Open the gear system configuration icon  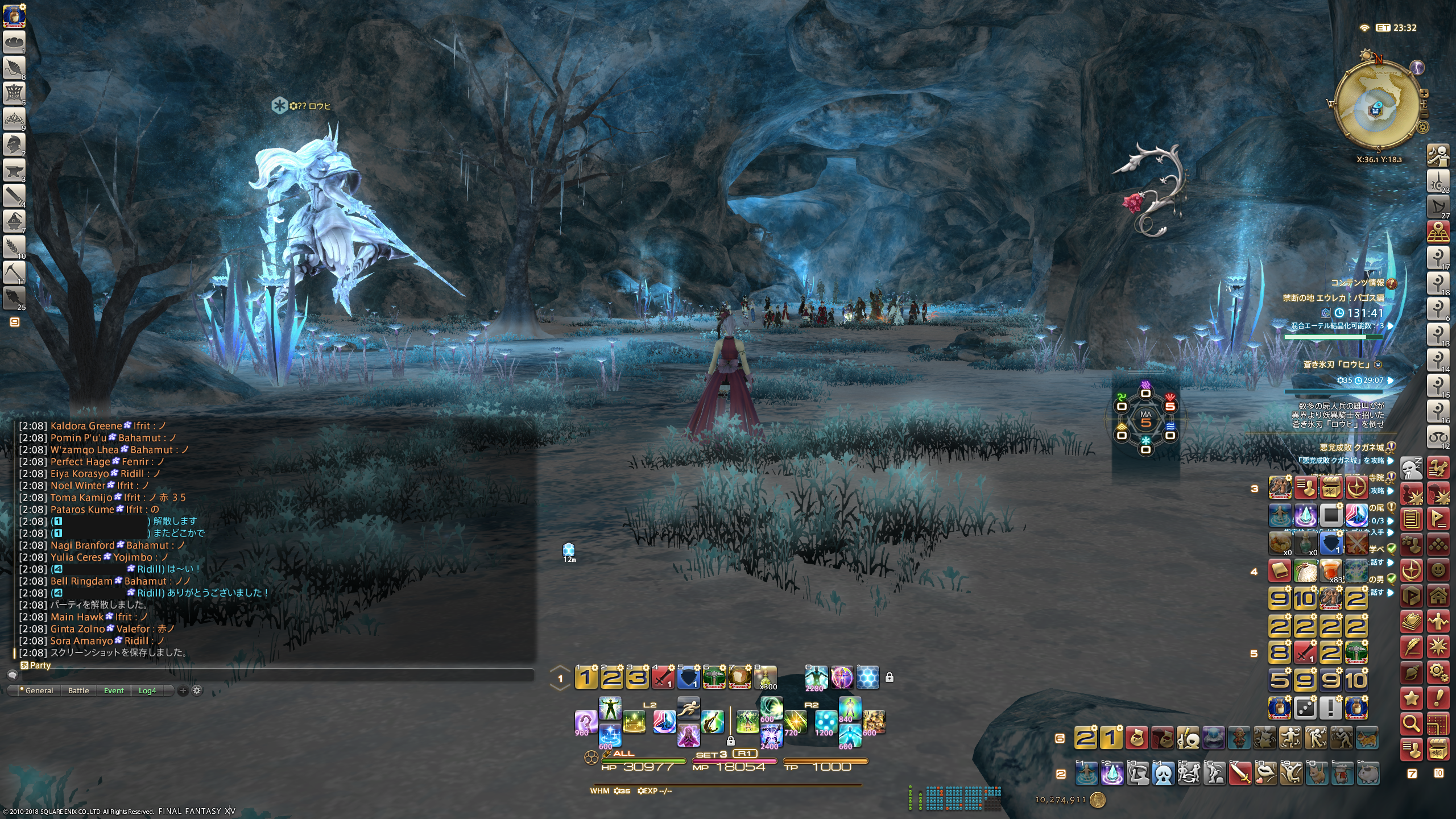1438,672
